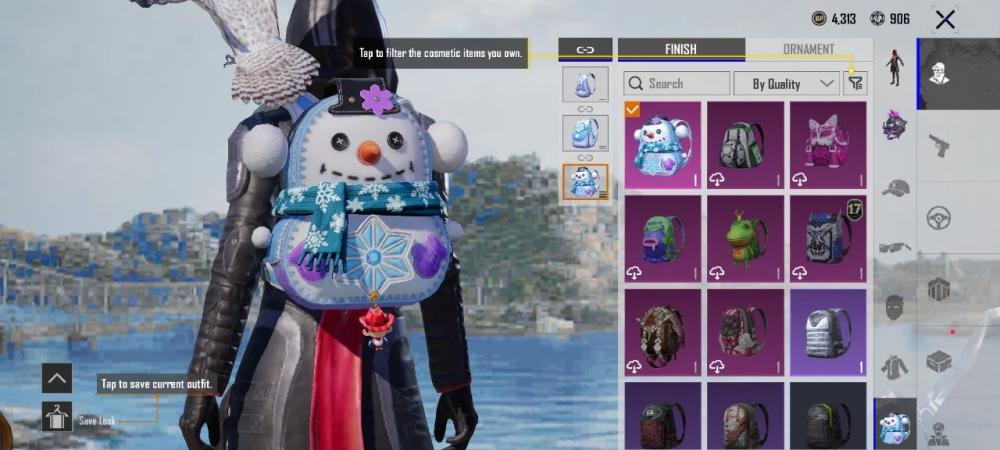This screenshot has width=1000, height=450.
Task: Open the steering wheel vehicle section
Action: pos(939,217)
